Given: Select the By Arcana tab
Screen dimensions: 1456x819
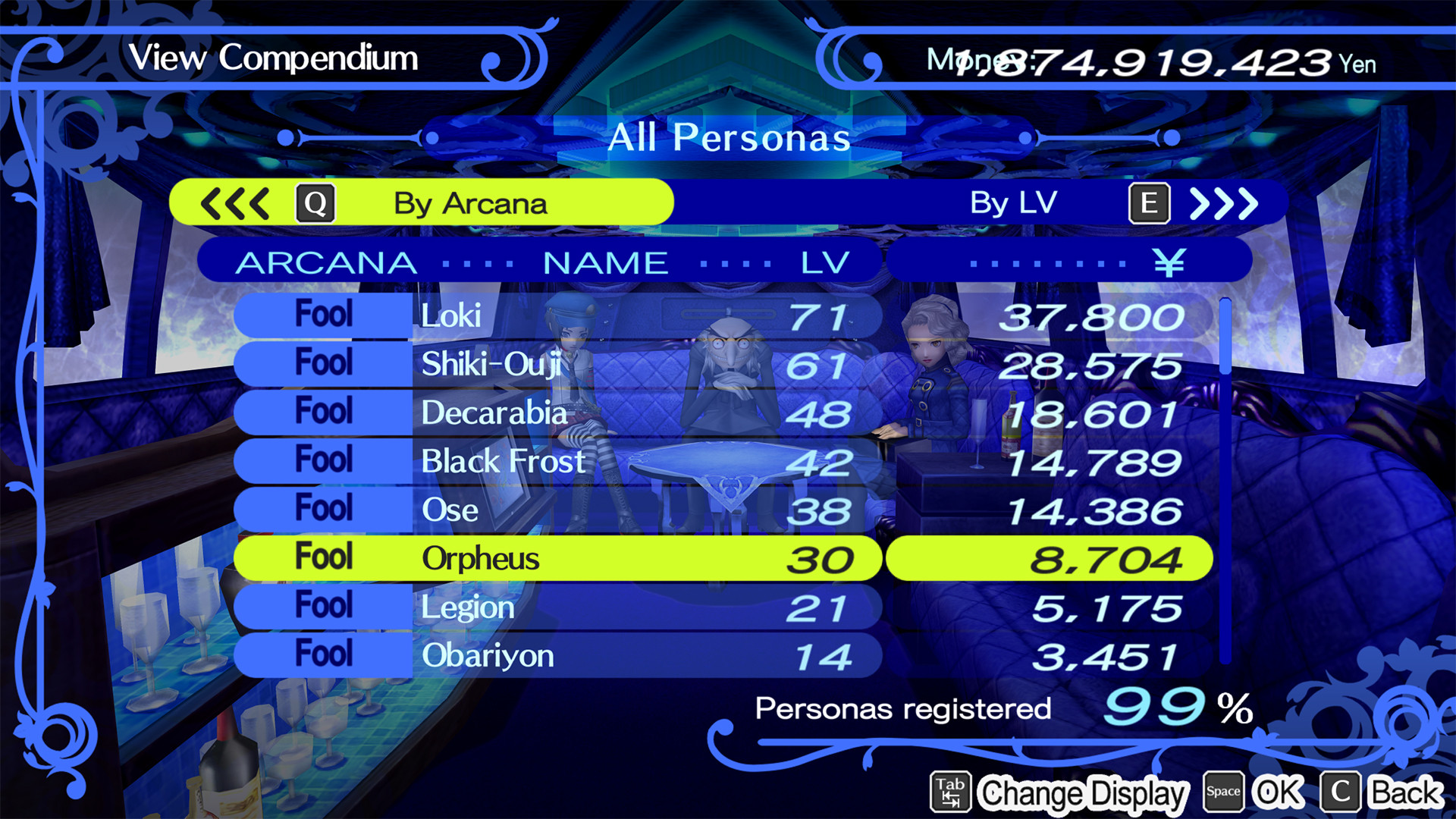Looking at the screenshot, I should 469,202.
